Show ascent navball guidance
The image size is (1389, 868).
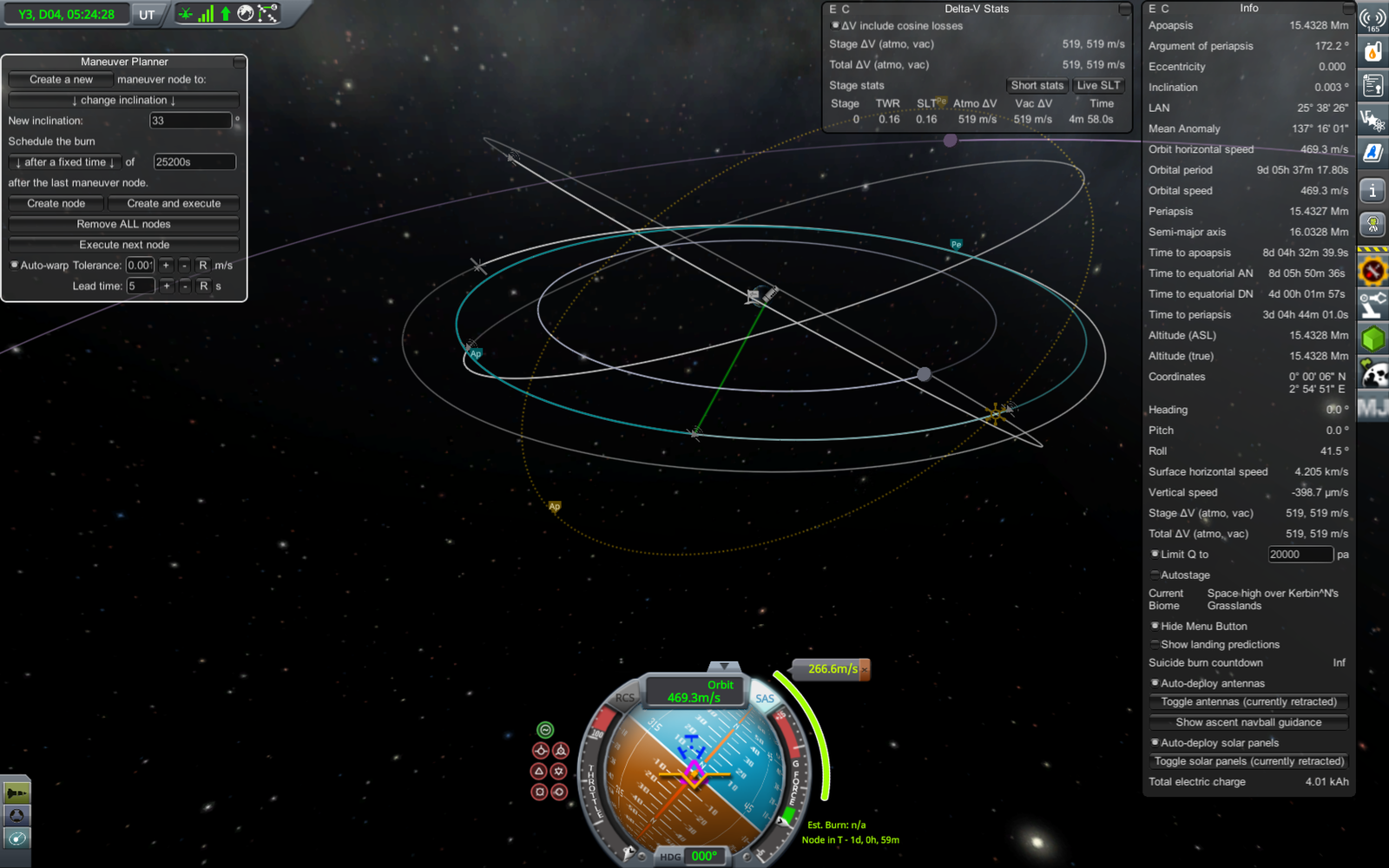pyautogui.click(x=1248, y=722)
